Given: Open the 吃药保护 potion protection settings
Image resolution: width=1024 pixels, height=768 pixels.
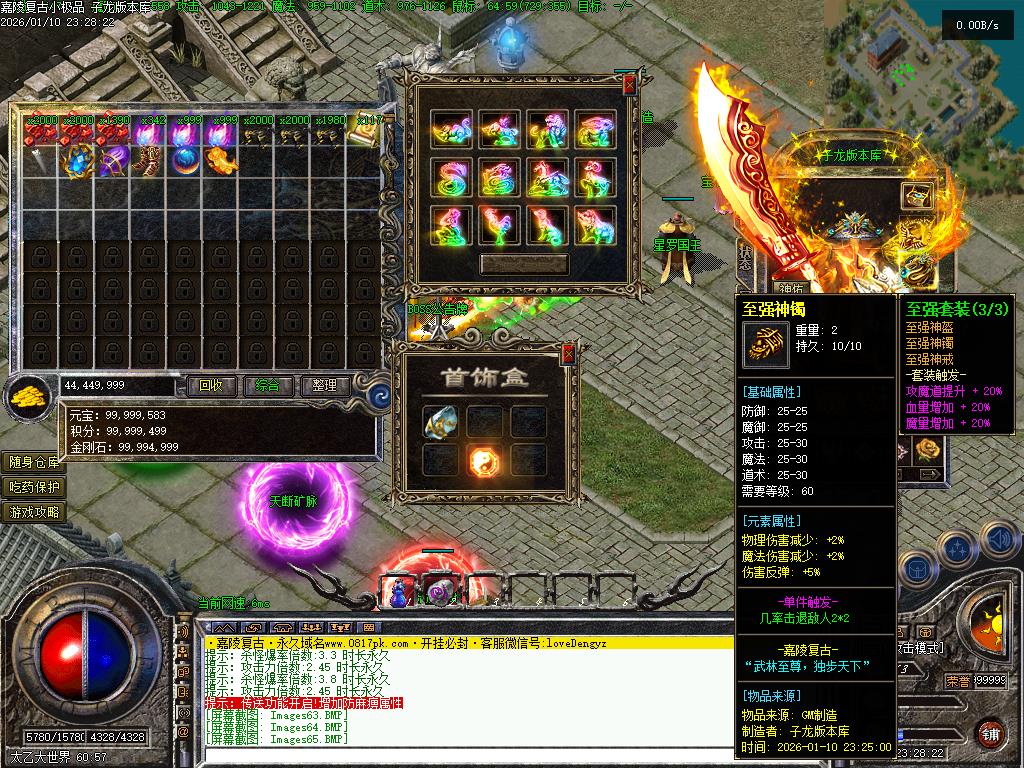Looking at the screenshot, I should (35, 487).
